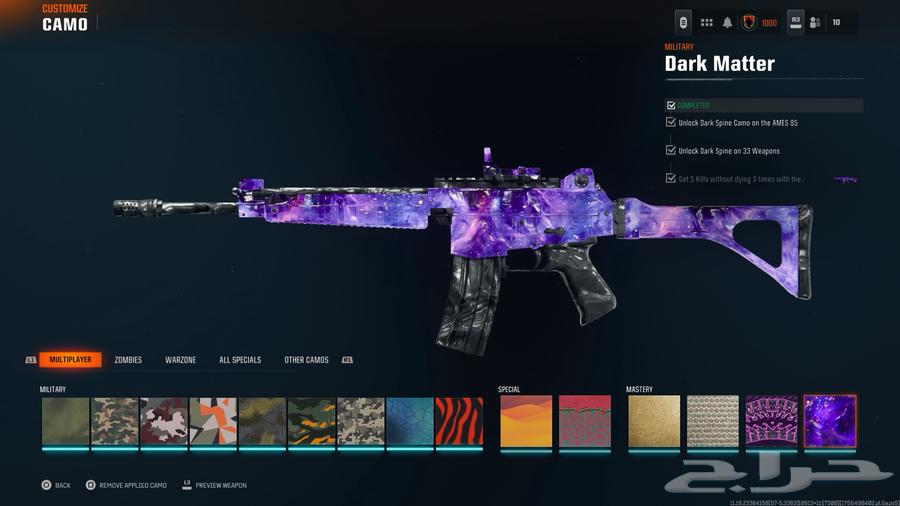The width and height of the screenshot is (900, 506).
Task: Show the All Specials tab
Action: (240, 360)
